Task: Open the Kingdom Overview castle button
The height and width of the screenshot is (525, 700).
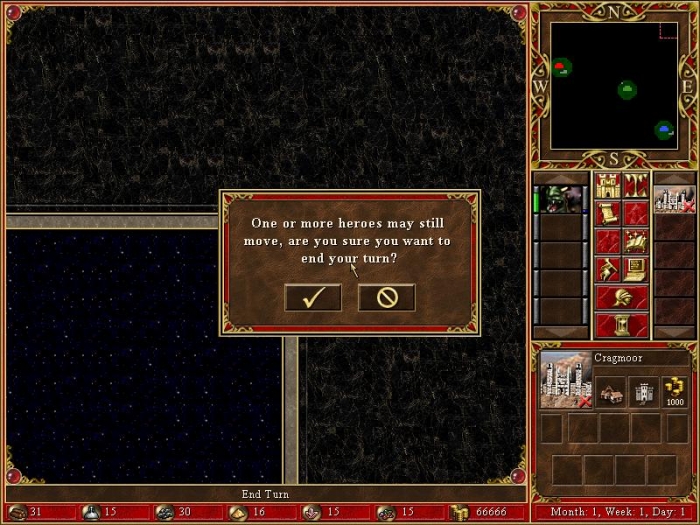Action: pos(608,185)
